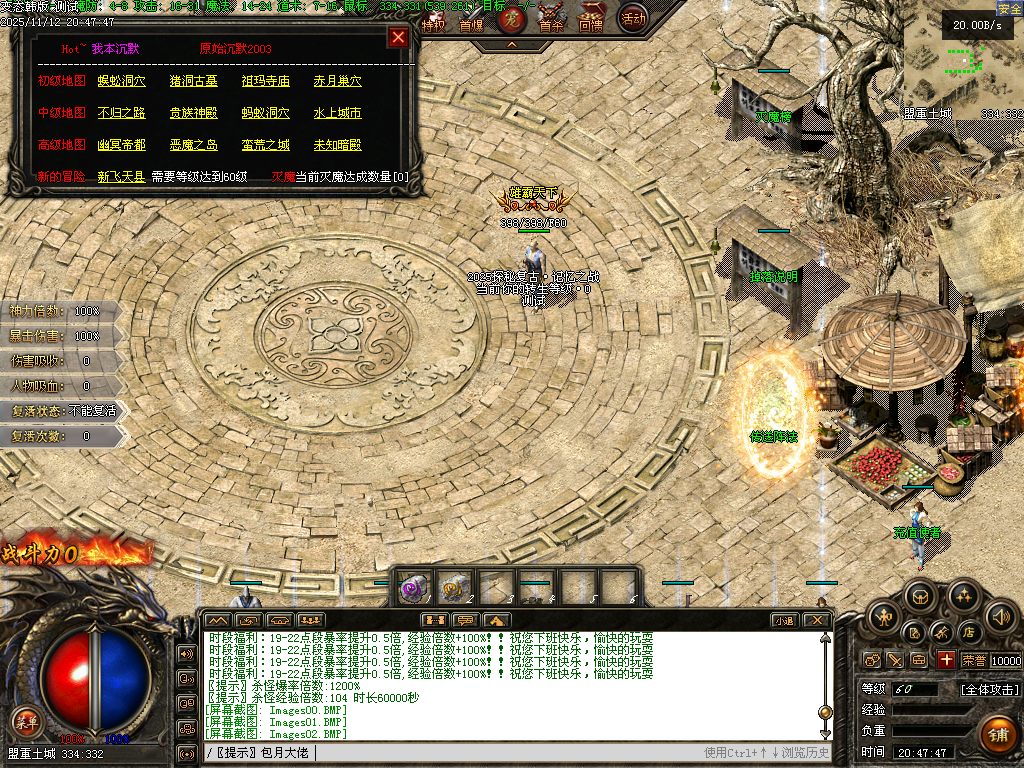Travel to 不归之路

(x=122, y=113)
